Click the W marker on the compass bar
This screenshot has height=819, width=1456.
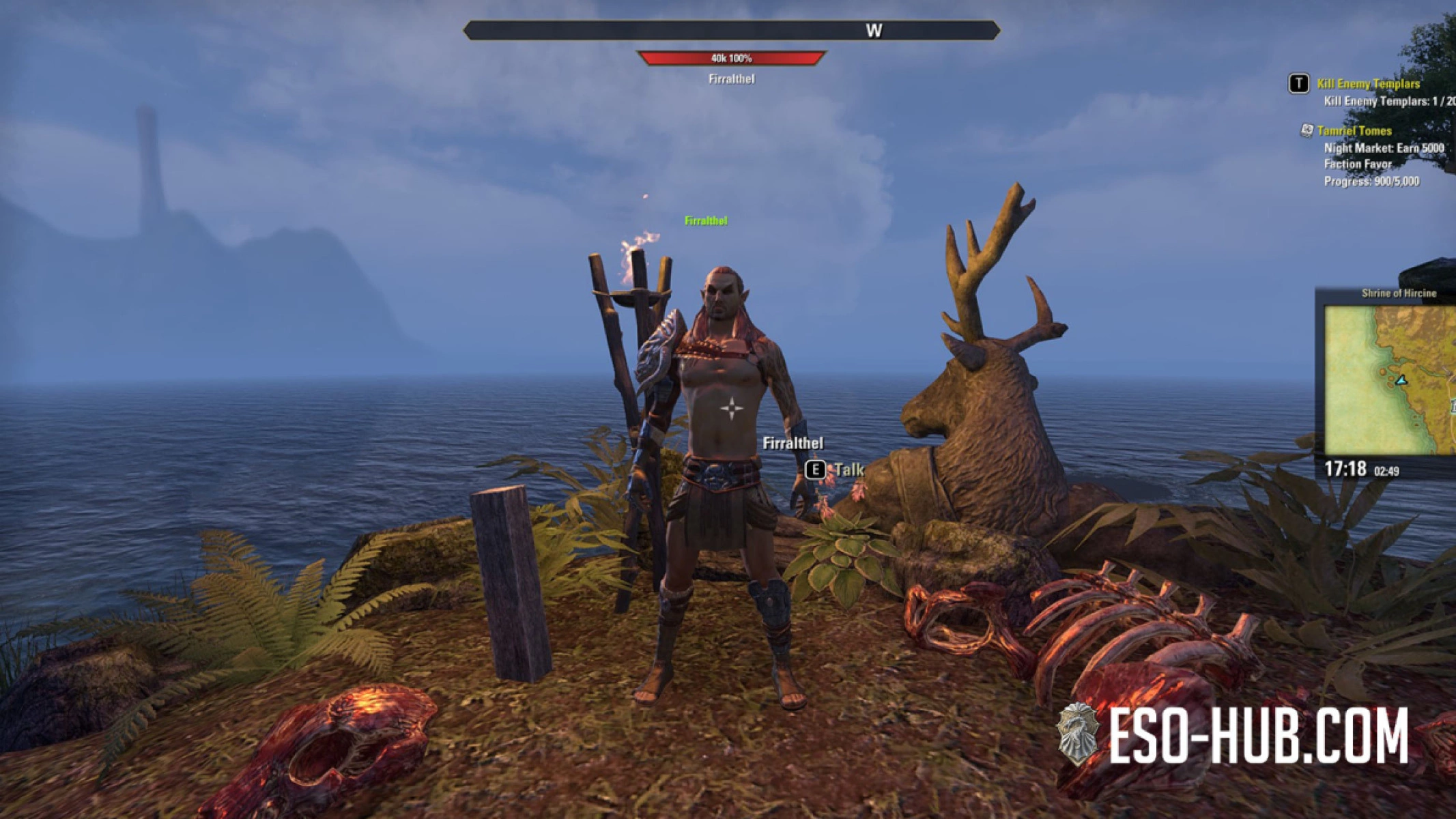(x=876, y=30)
